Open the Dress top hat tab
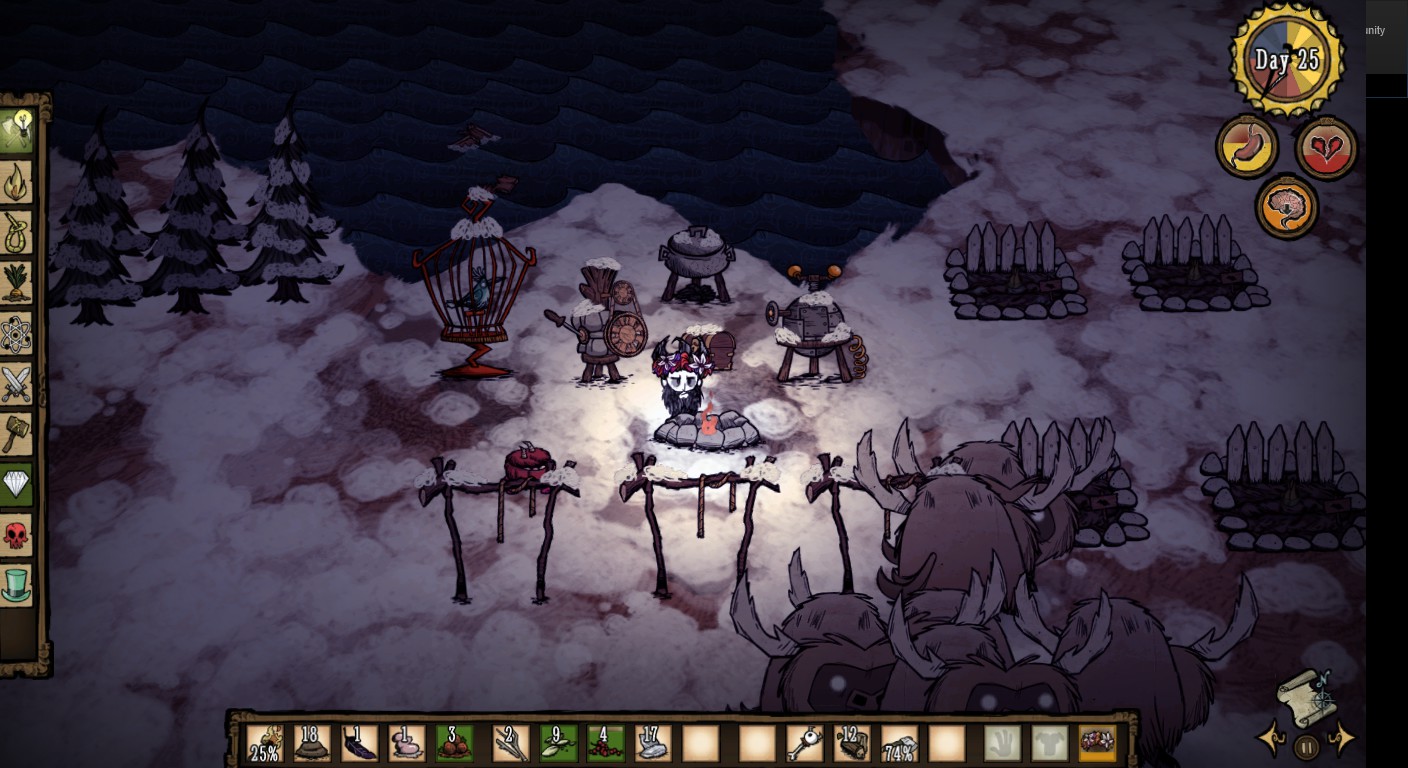1408x768 pixels. 17,585
